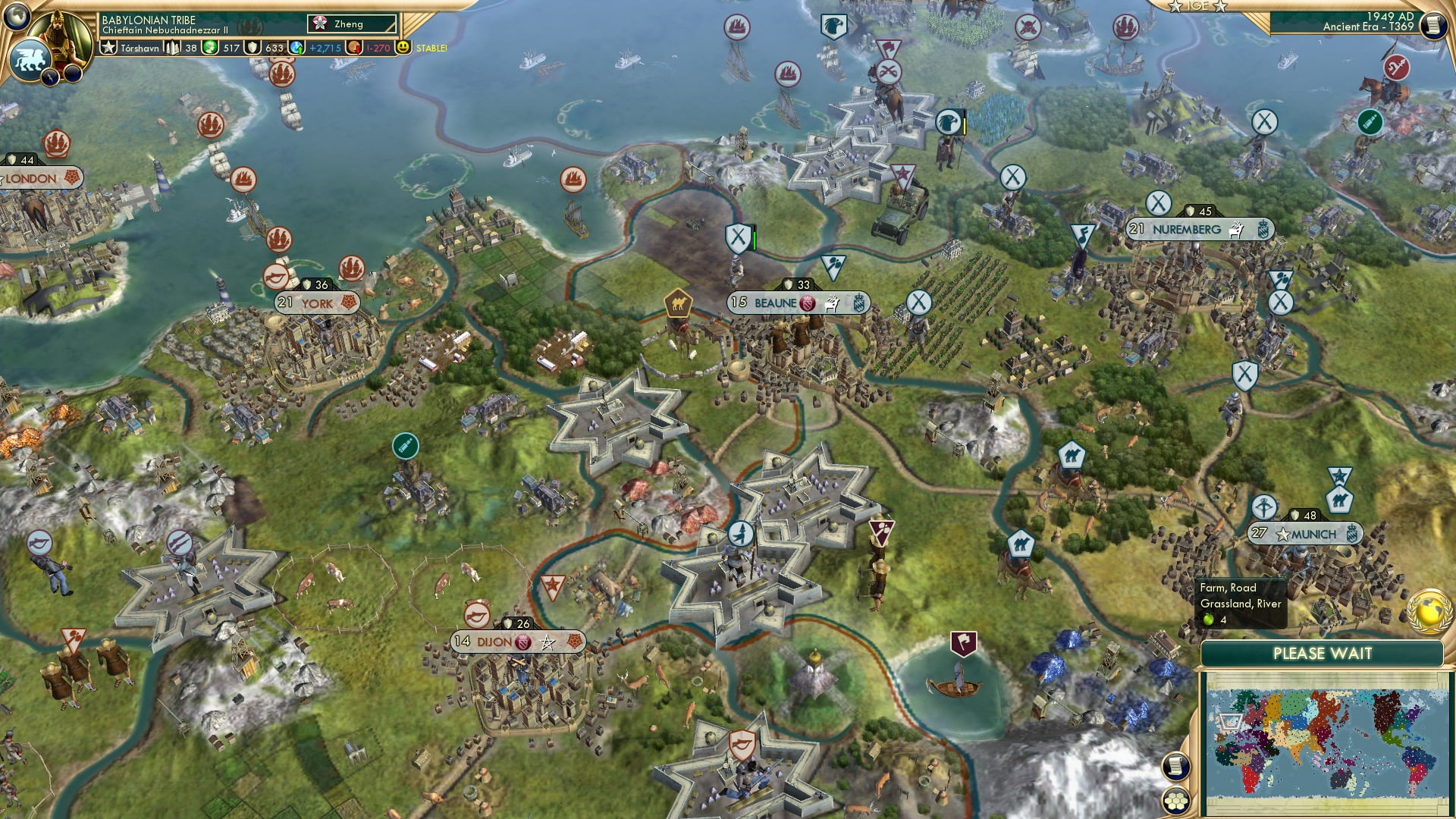The image size is (1456, 819).
Task: Select the London city banner
Action: coord(39,178)
